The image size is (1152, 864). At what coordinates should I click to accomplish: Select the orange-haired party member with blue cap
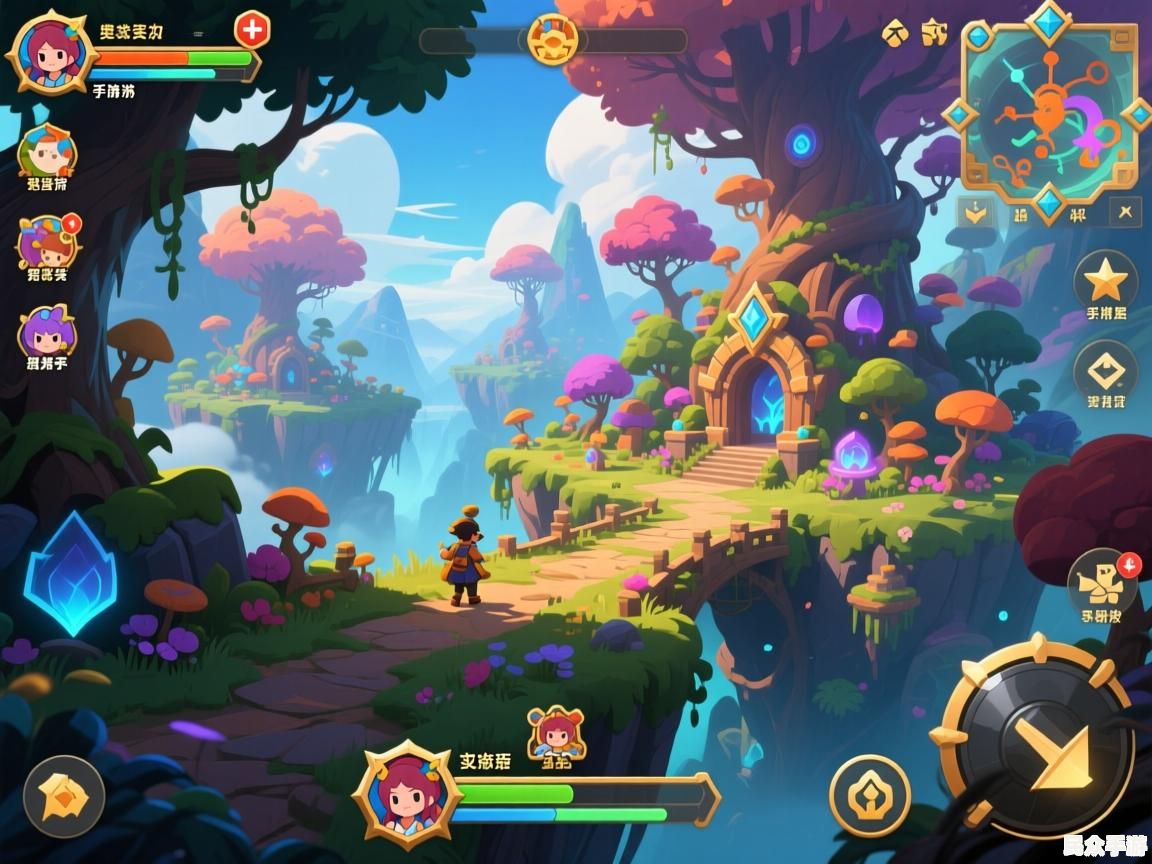click(47, 152)
